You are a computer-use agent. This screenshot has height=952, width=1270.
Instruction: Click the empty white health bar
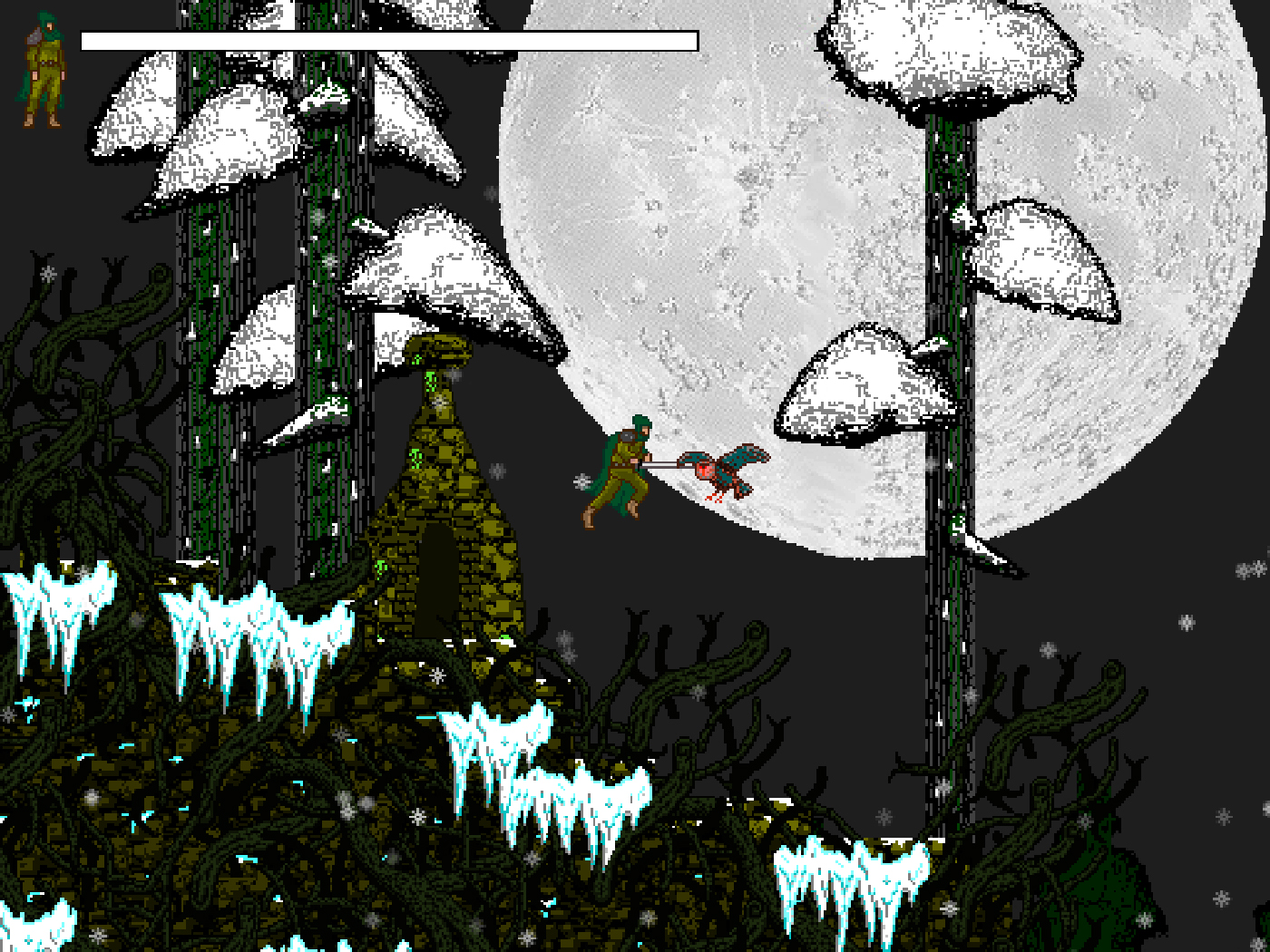(388, 40)
